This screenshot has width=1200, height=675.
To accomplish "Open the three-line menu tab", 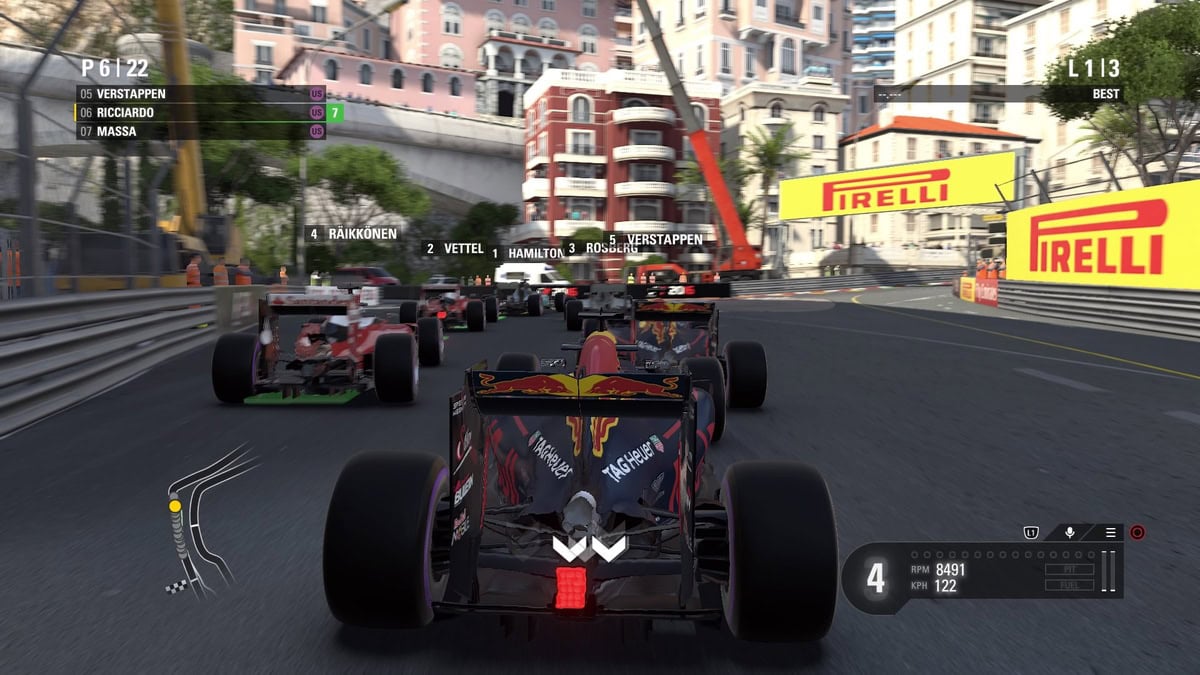I will point(1110,533).
